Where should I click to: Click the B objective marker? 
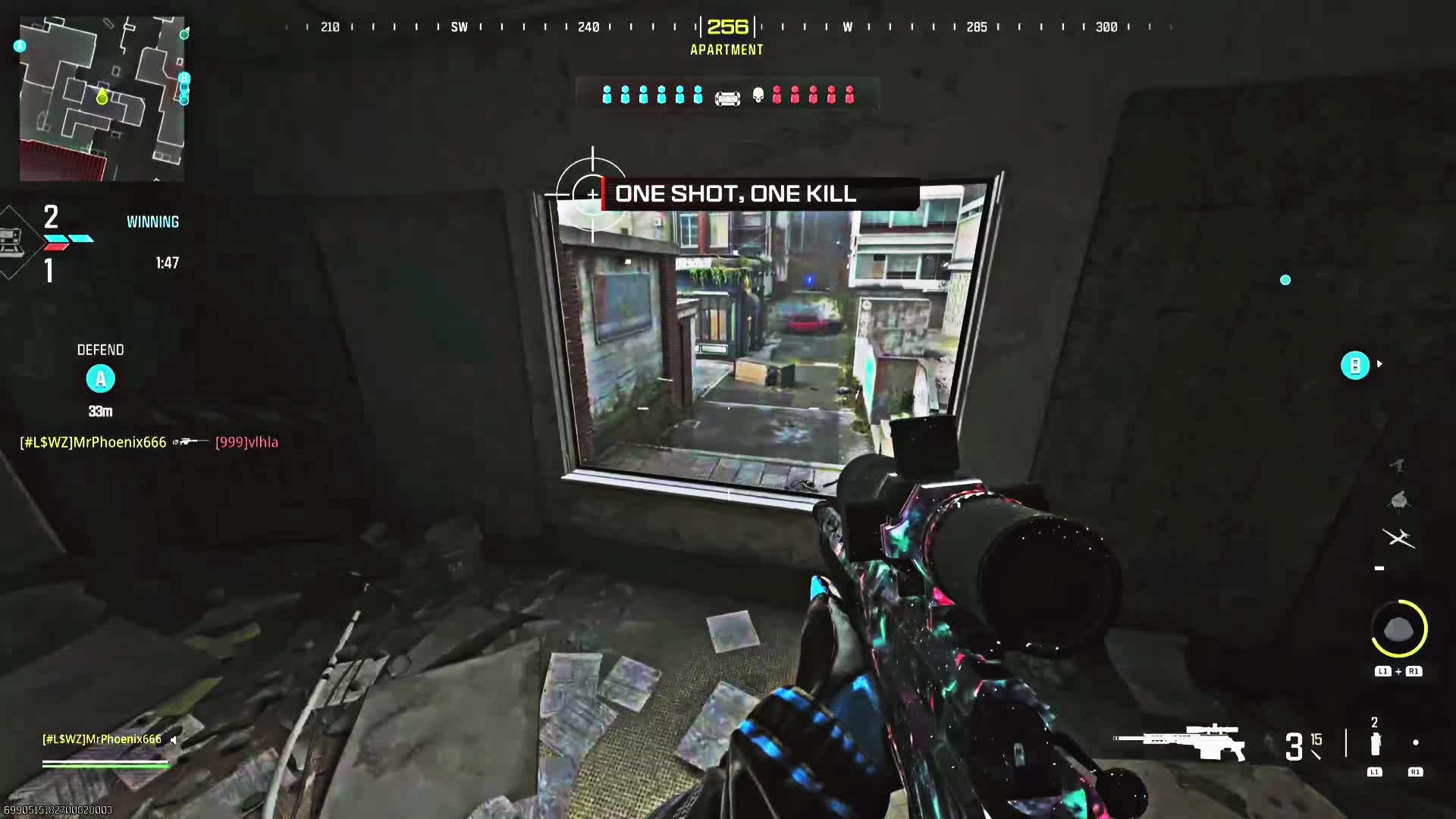pyautogui.click(x=1355, y=366)
